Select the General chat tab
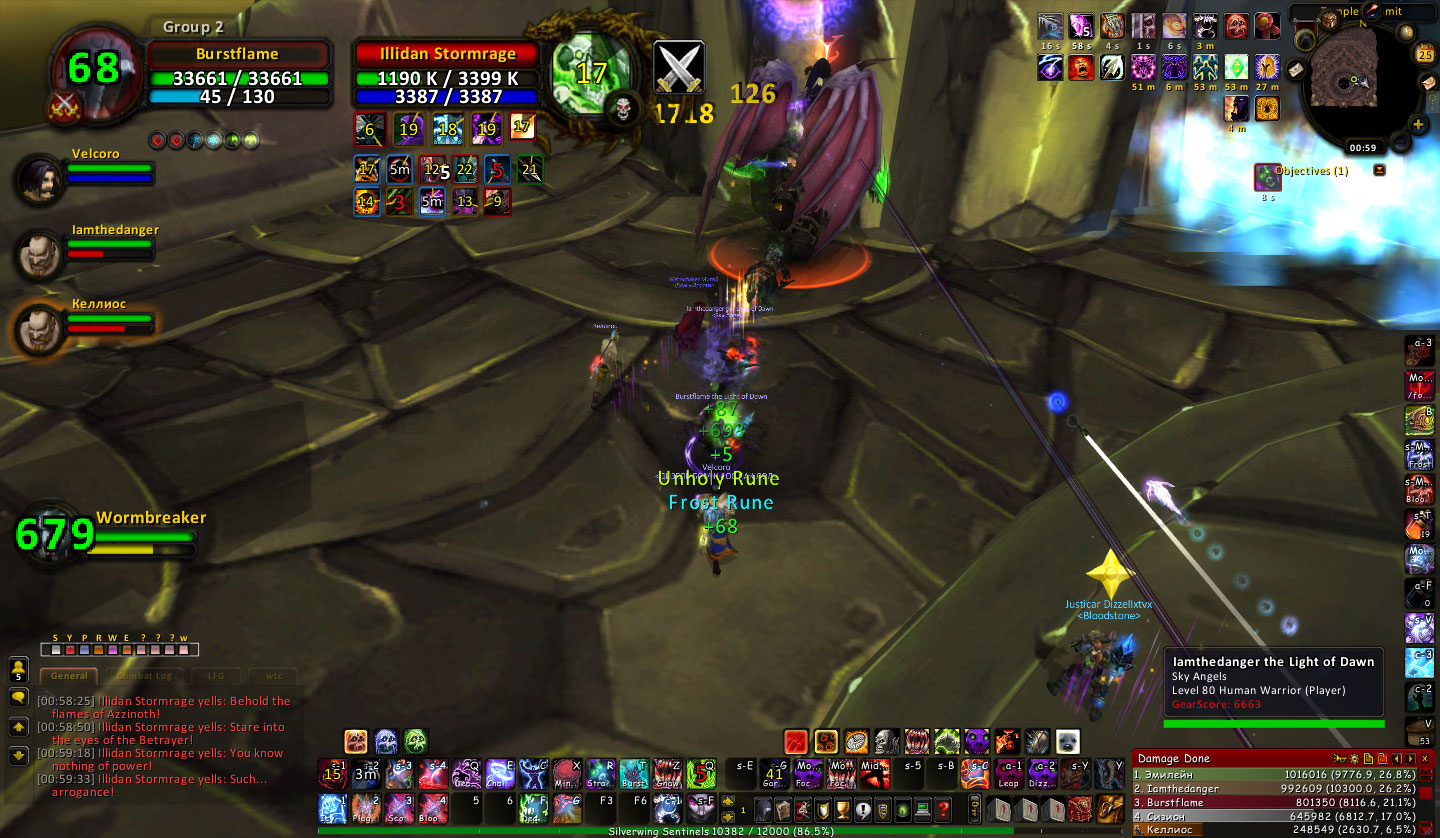The image size is (1440, 838). [69, 676]
